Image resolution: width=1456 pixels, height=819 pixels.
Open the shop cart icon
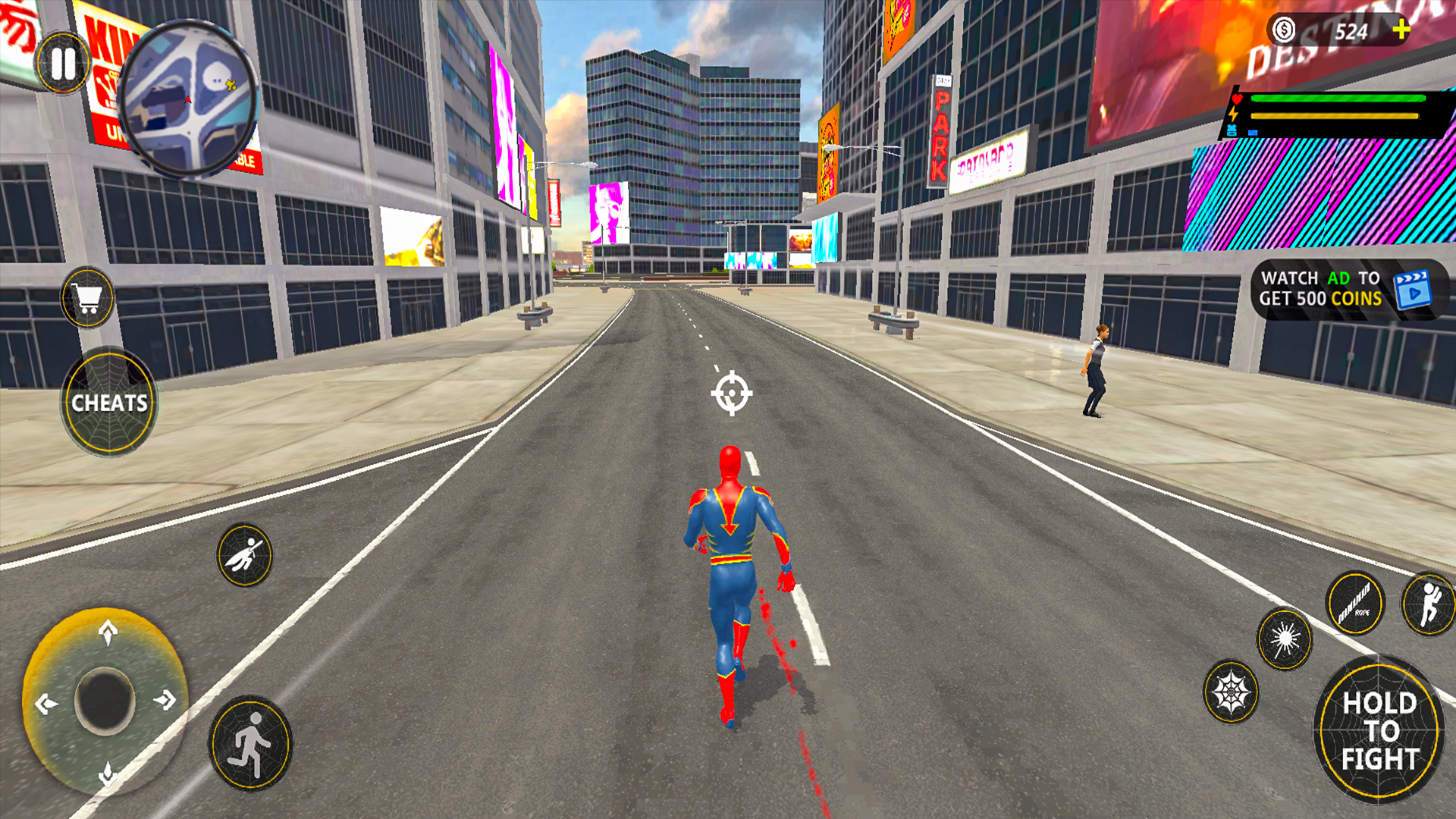click(86, 297)
